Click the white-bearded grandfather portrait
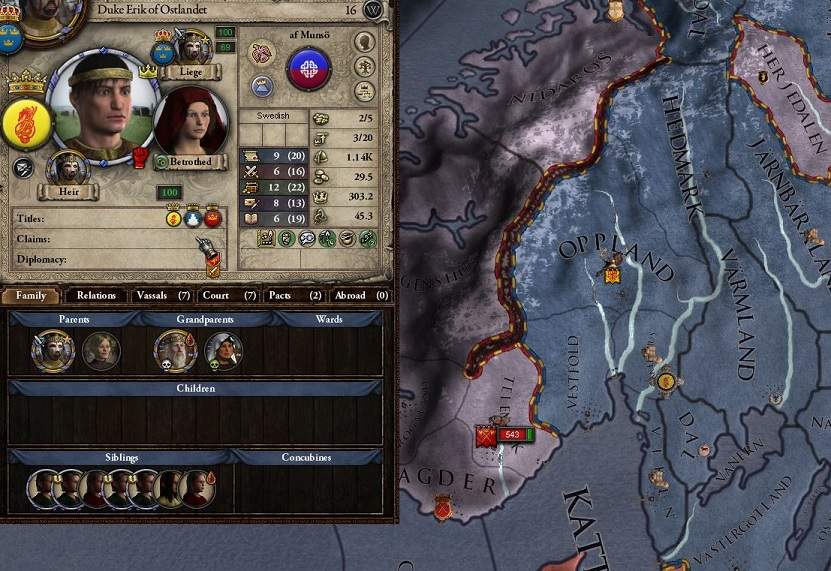This screenshot has width=831, height=571. (175, 350)
